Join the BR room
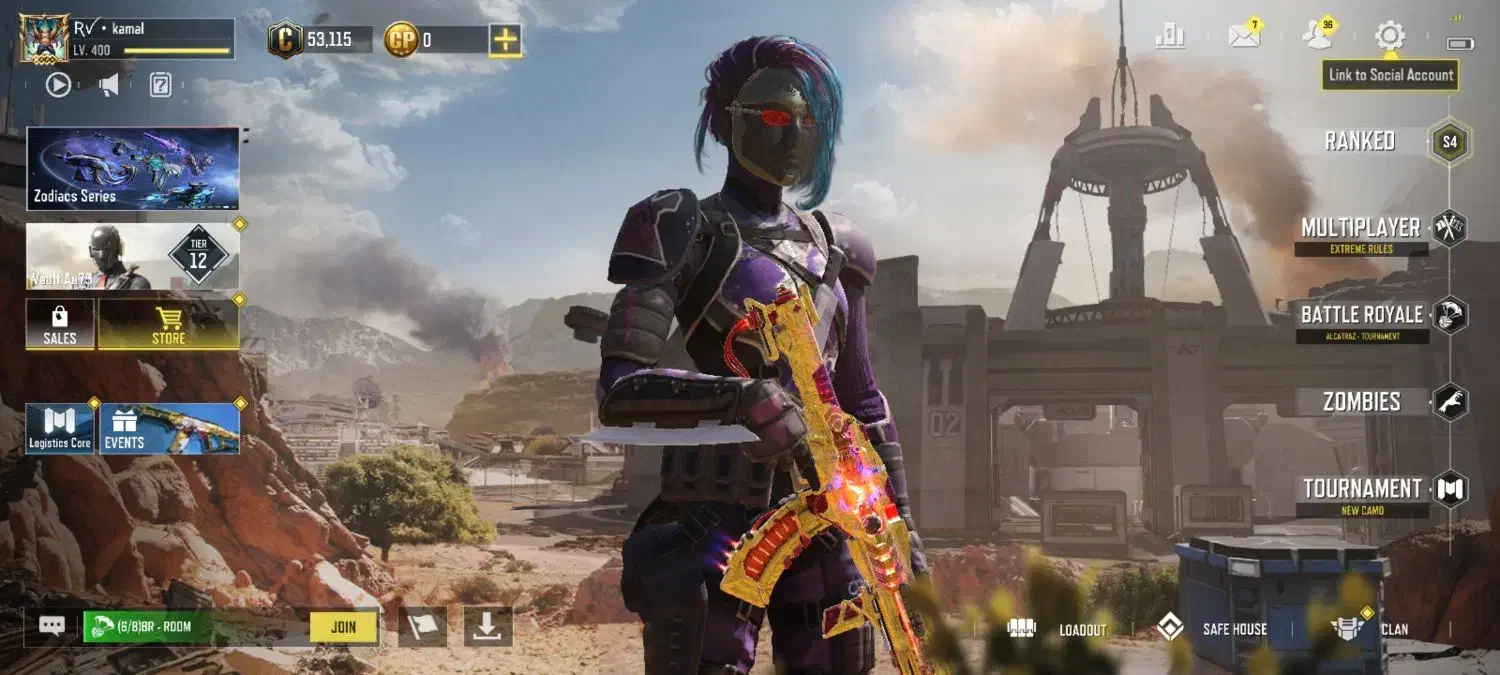Screen dimensions: 1500x675 click(x=343, y=627)
